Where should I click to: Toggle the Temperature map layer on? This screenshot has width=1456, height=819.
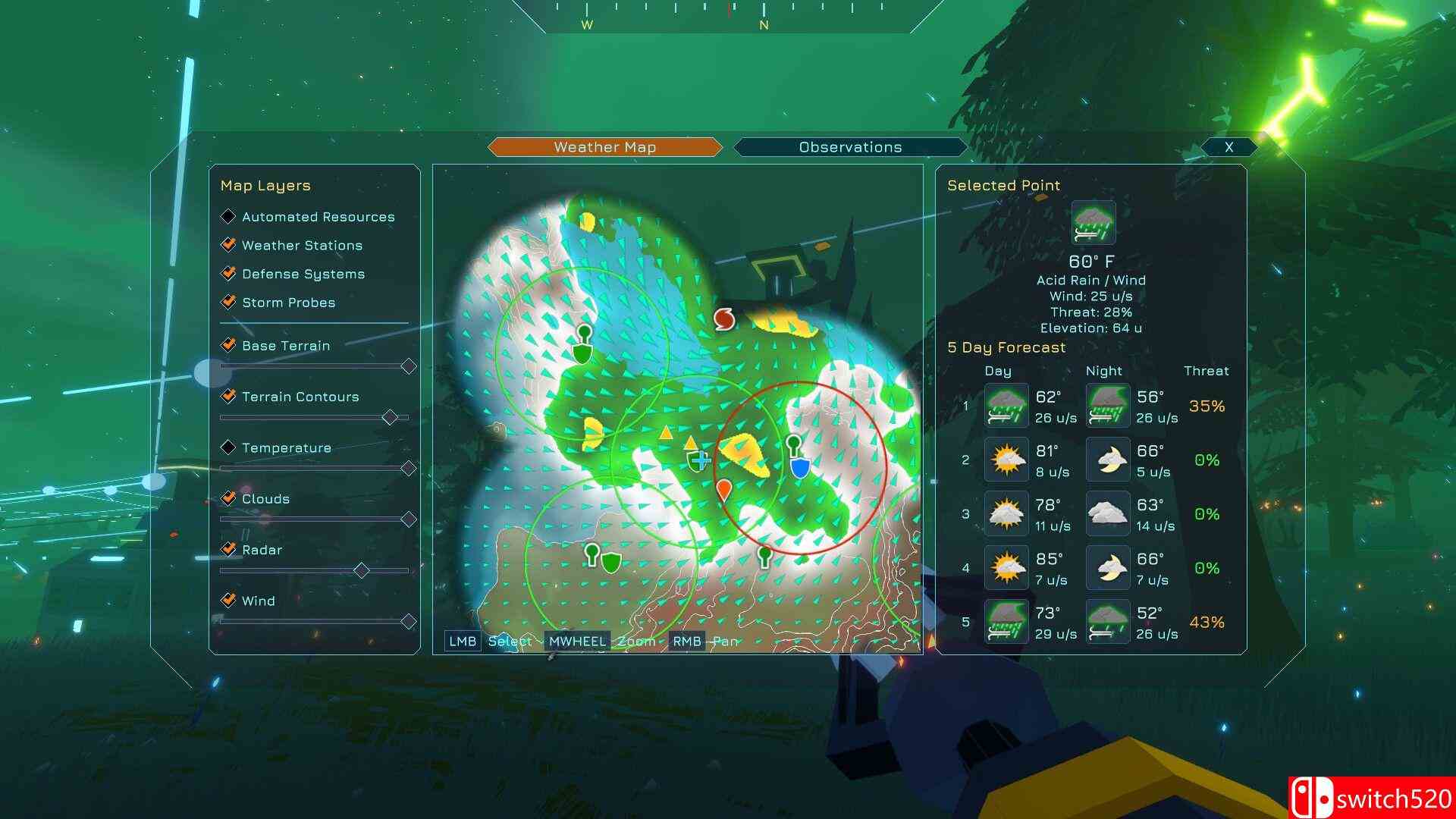tap(228, 448)
